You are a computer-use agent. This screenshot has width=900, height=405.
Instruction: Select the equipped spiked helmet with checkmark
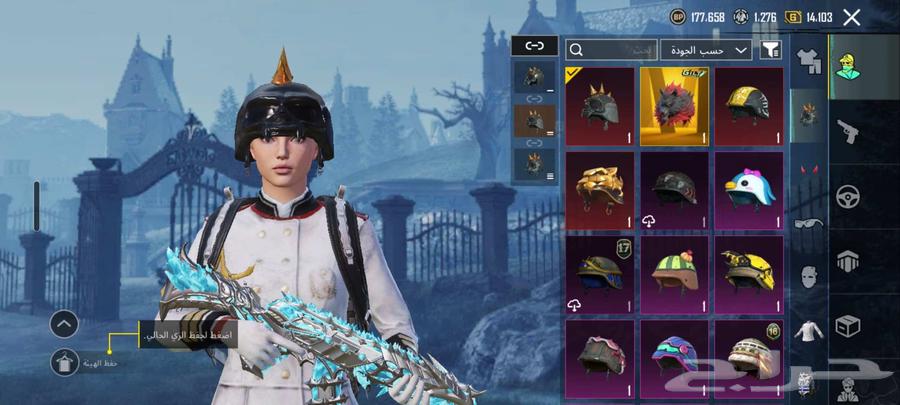[600, 106]
